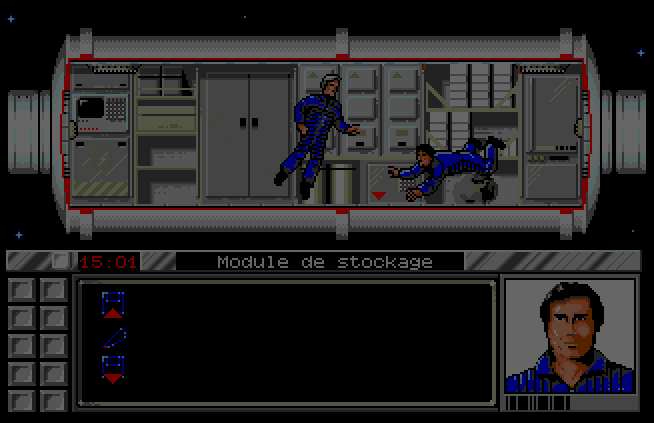Screen dimensions: 654x423
Task: Select the blue rod item in inventory
Action: 113,337
